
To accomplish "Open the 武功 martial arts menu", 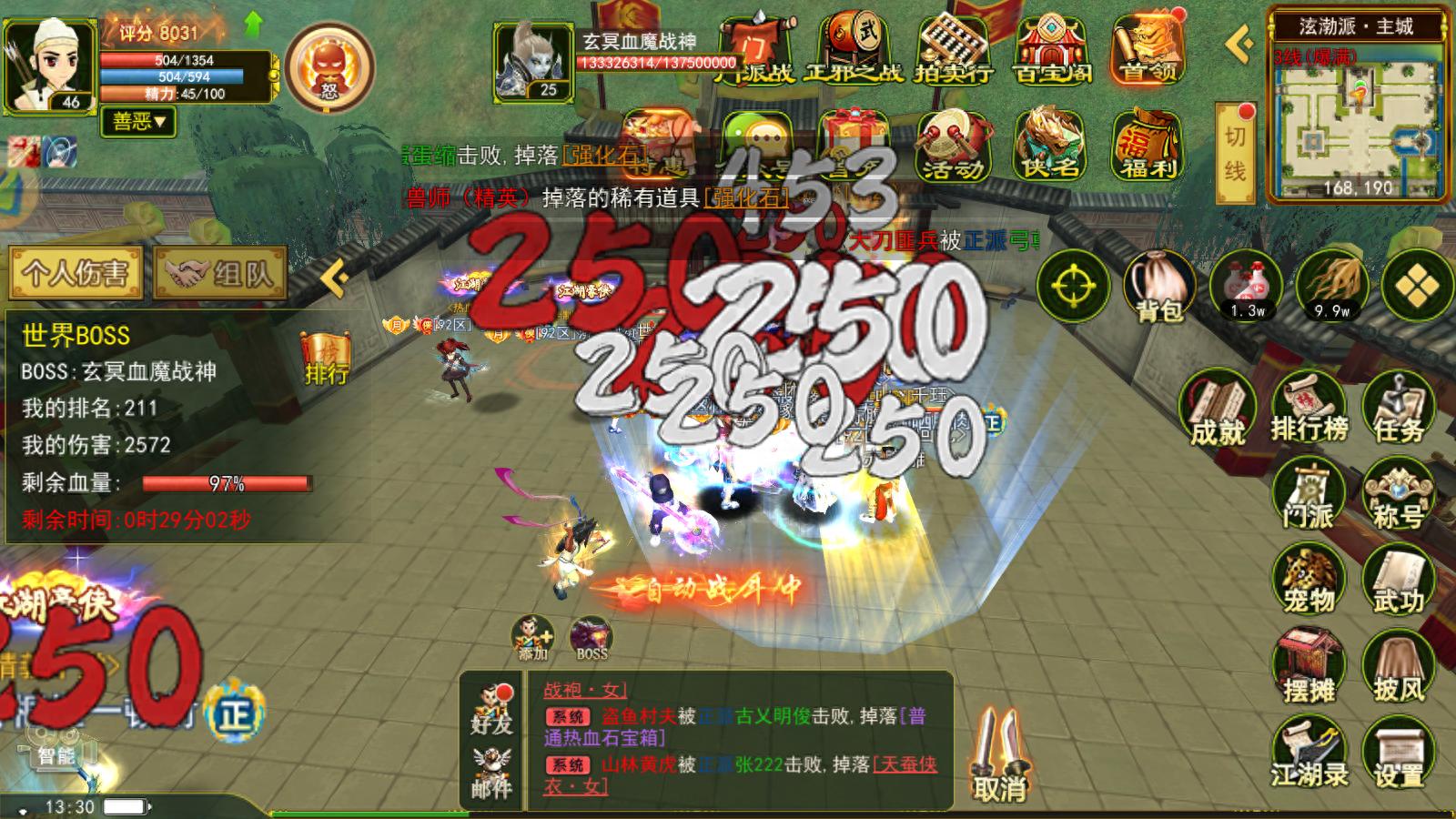I will 1399,581.
